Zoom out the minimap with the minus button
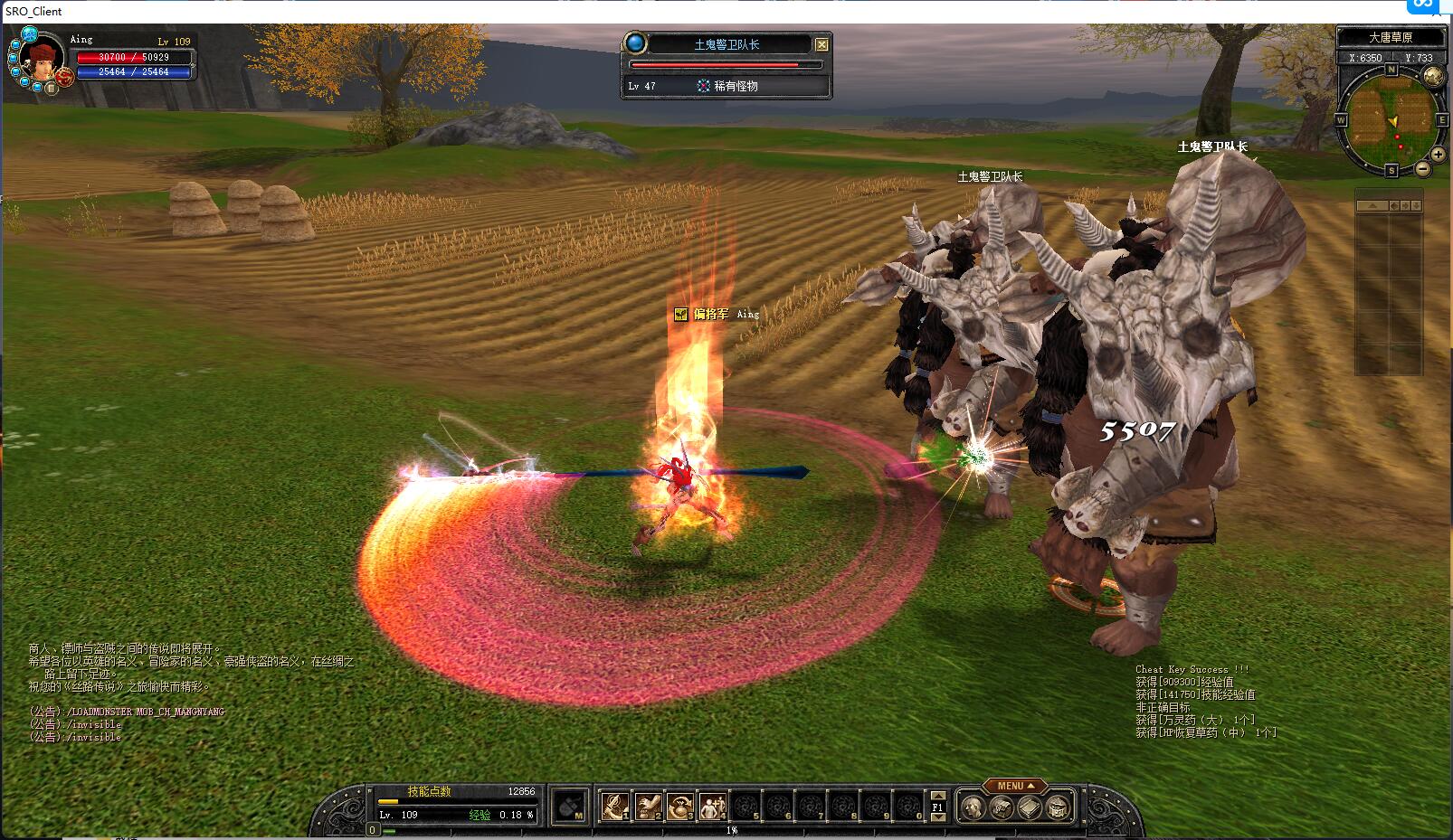This screenshot has height=840, width=1453. [x=1423, y=169]
